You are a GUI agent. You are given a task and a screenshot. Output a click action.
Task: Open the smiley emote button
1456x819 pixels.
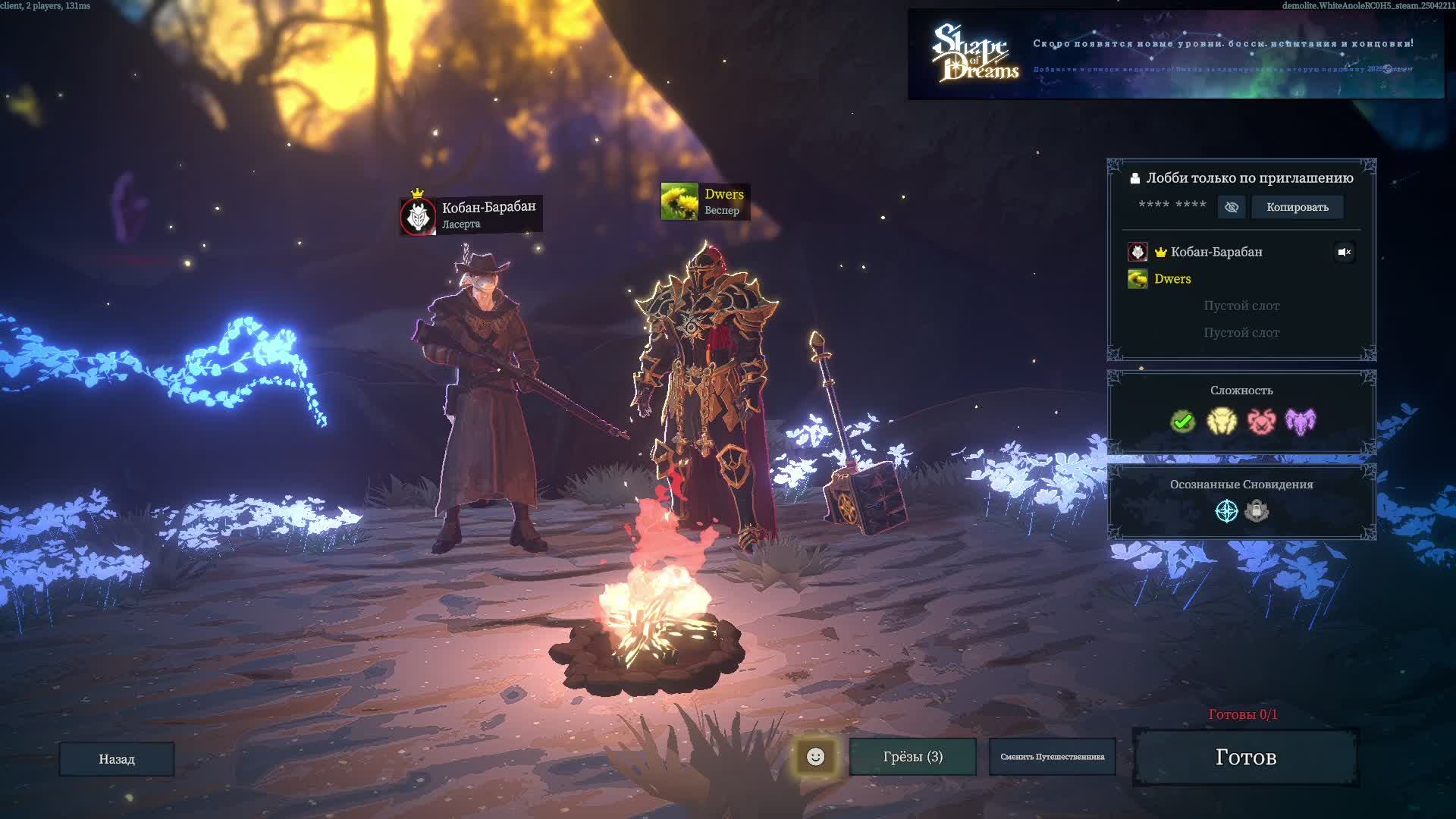(x=815, y=757)
